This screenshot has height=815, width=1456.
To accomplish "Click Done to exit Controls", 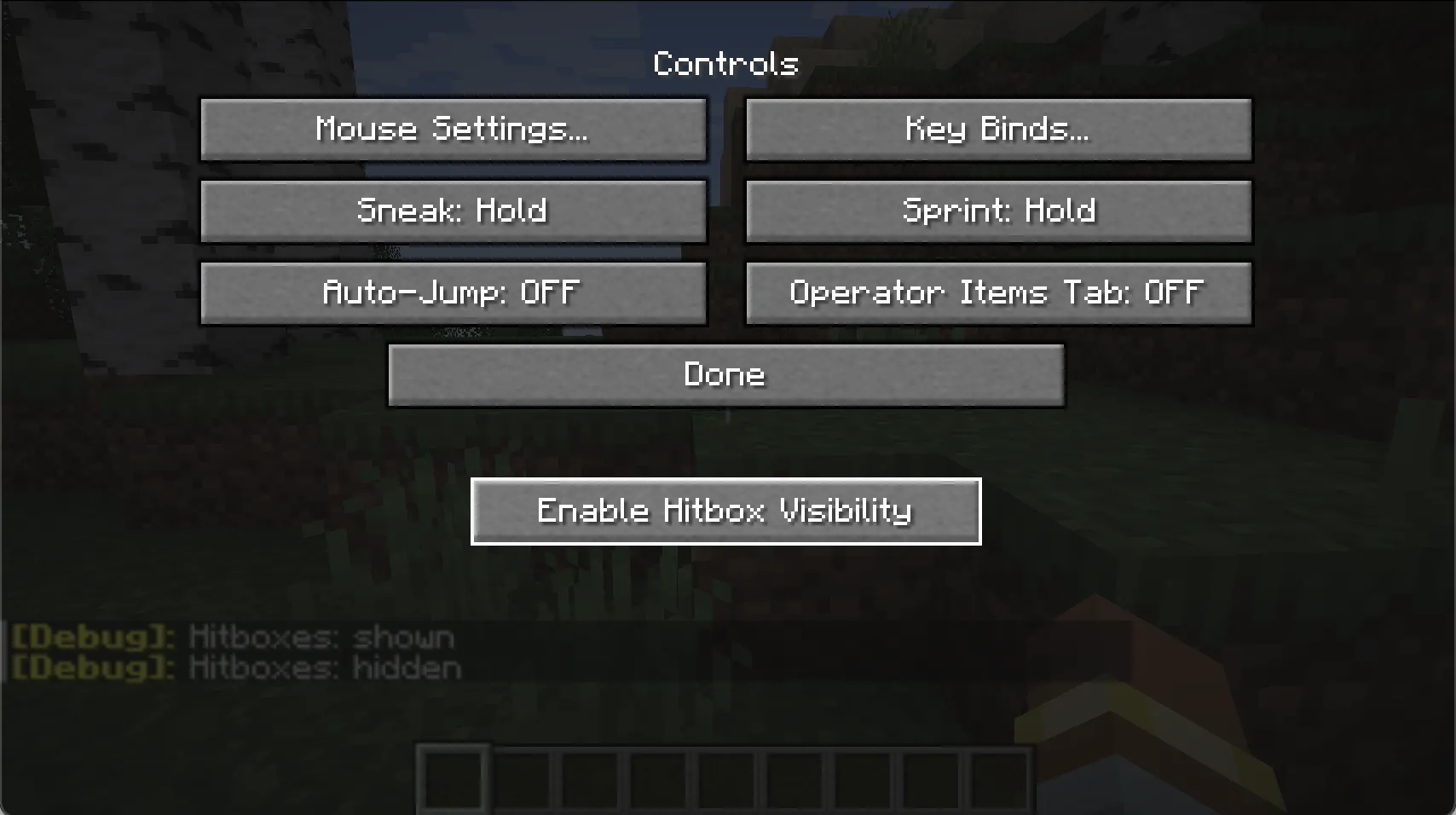I will click(x=725, y=374).
